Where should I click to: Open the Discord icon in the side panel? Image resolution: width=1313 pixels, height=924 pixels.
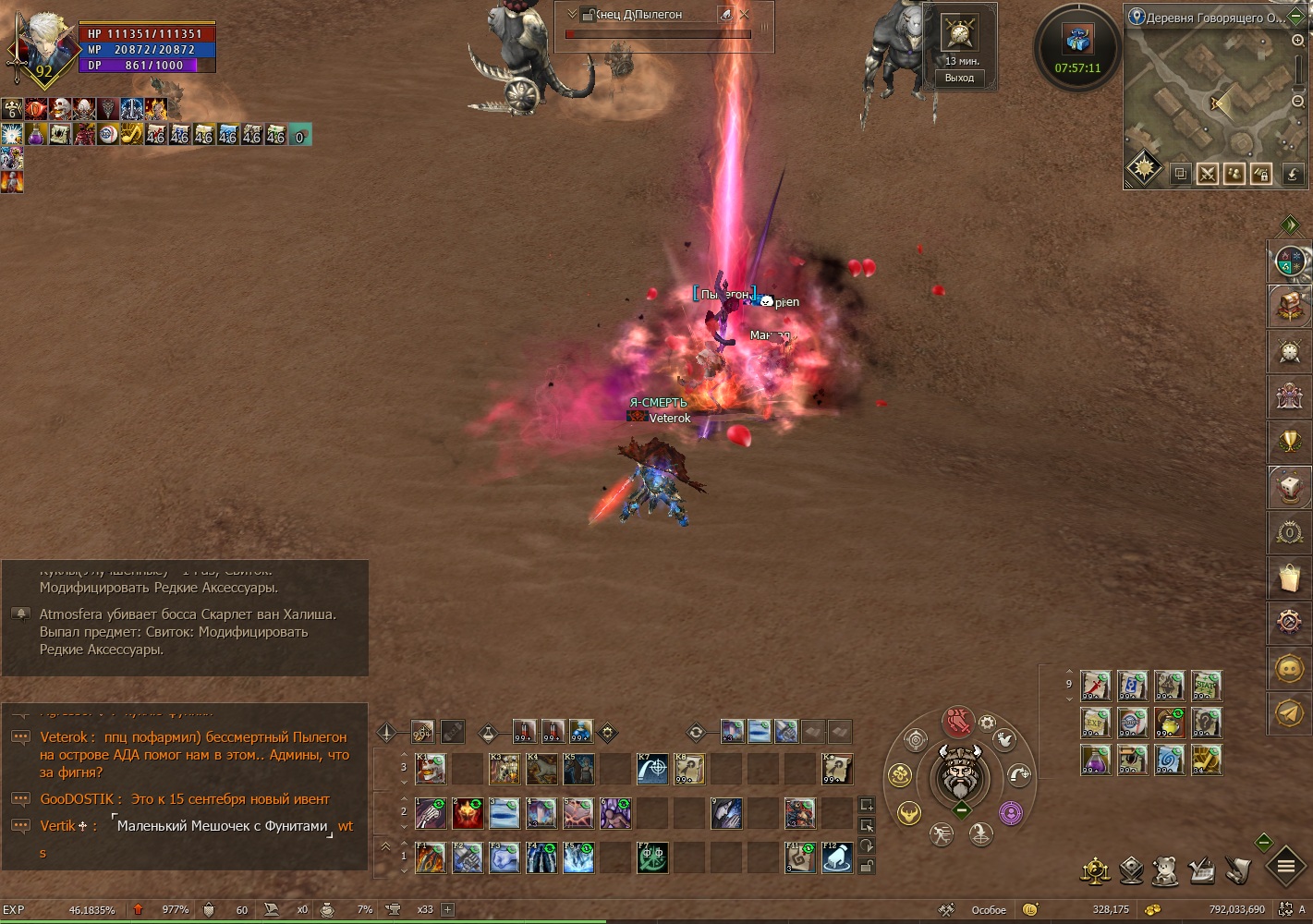[x=1289, y=668]
